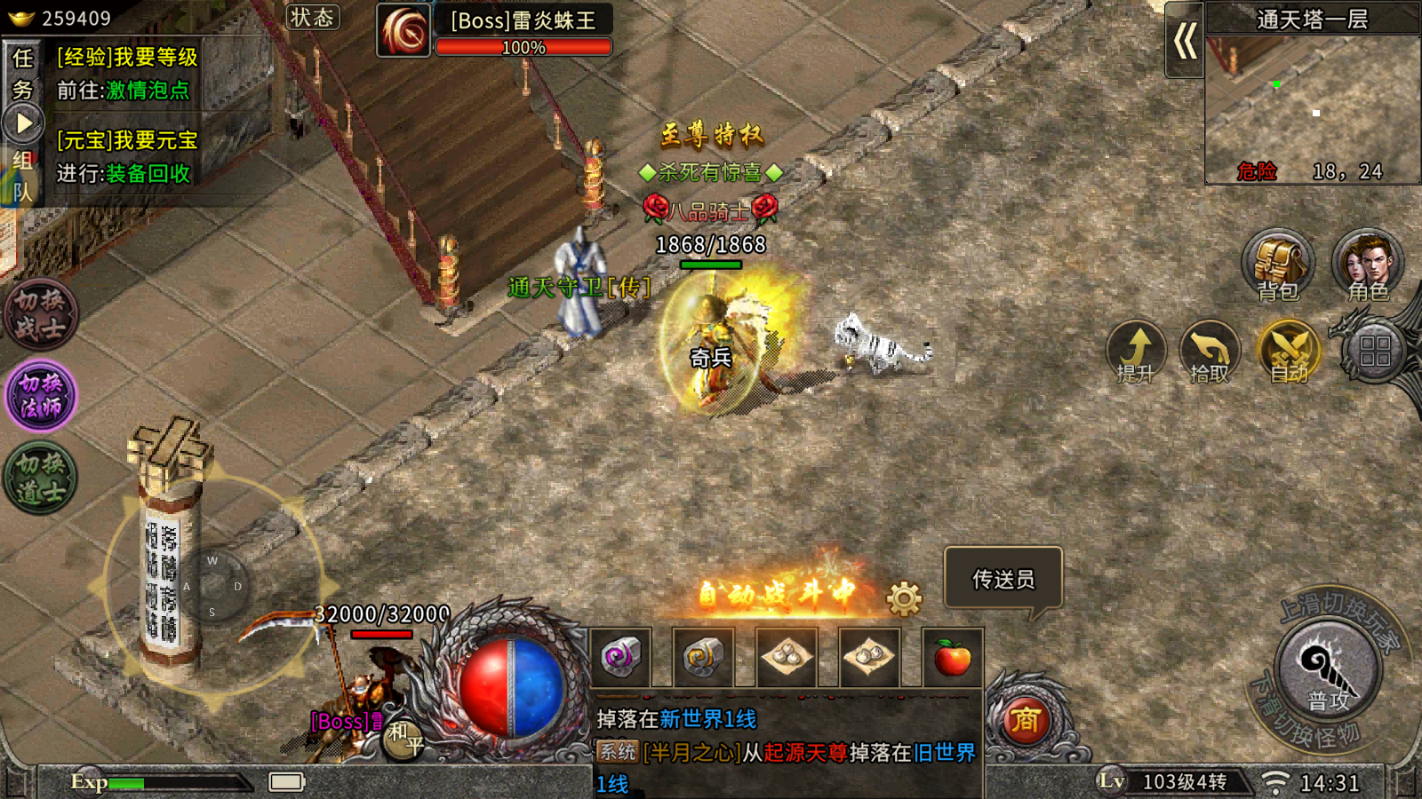The image size is (1422, 799).
Task: Switch class using 切换法师 toggle
Action: [x=39, y=396]
